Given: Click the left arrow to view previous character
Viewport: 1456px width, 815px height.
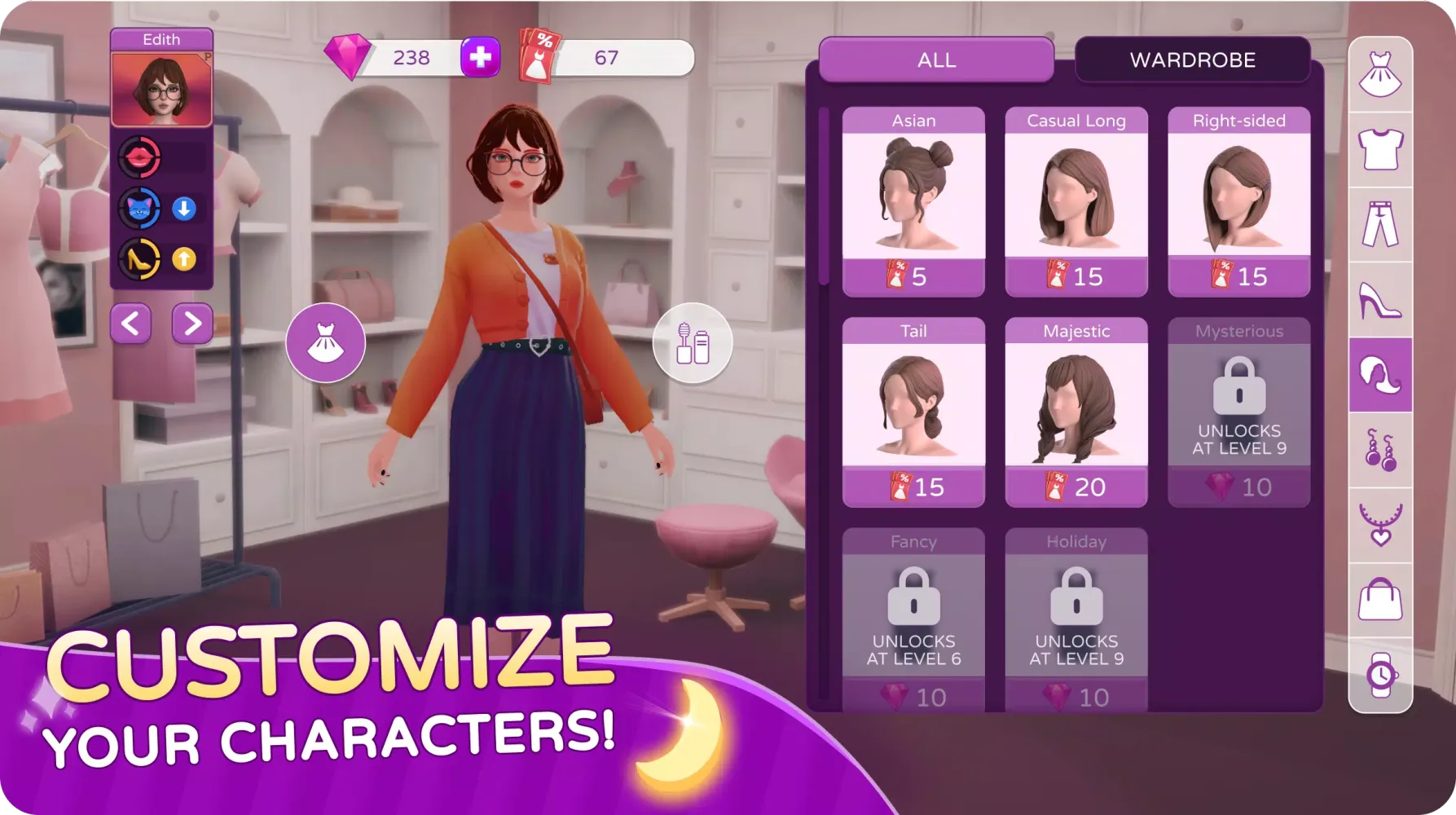Looking at the screenshot, I should (130, 324).
